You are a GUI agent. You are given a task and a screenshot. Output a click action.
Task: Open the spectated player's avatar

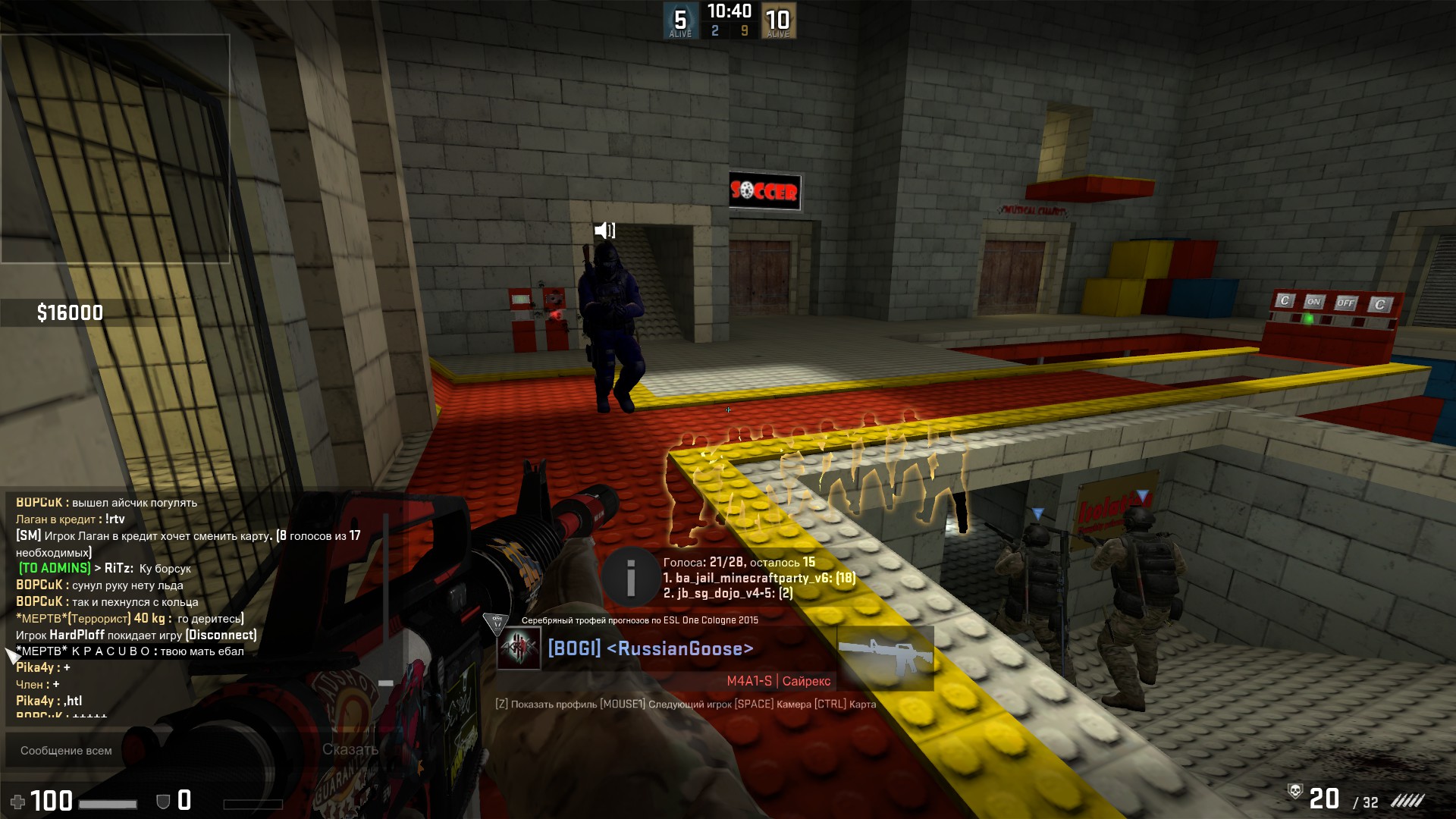519,649
